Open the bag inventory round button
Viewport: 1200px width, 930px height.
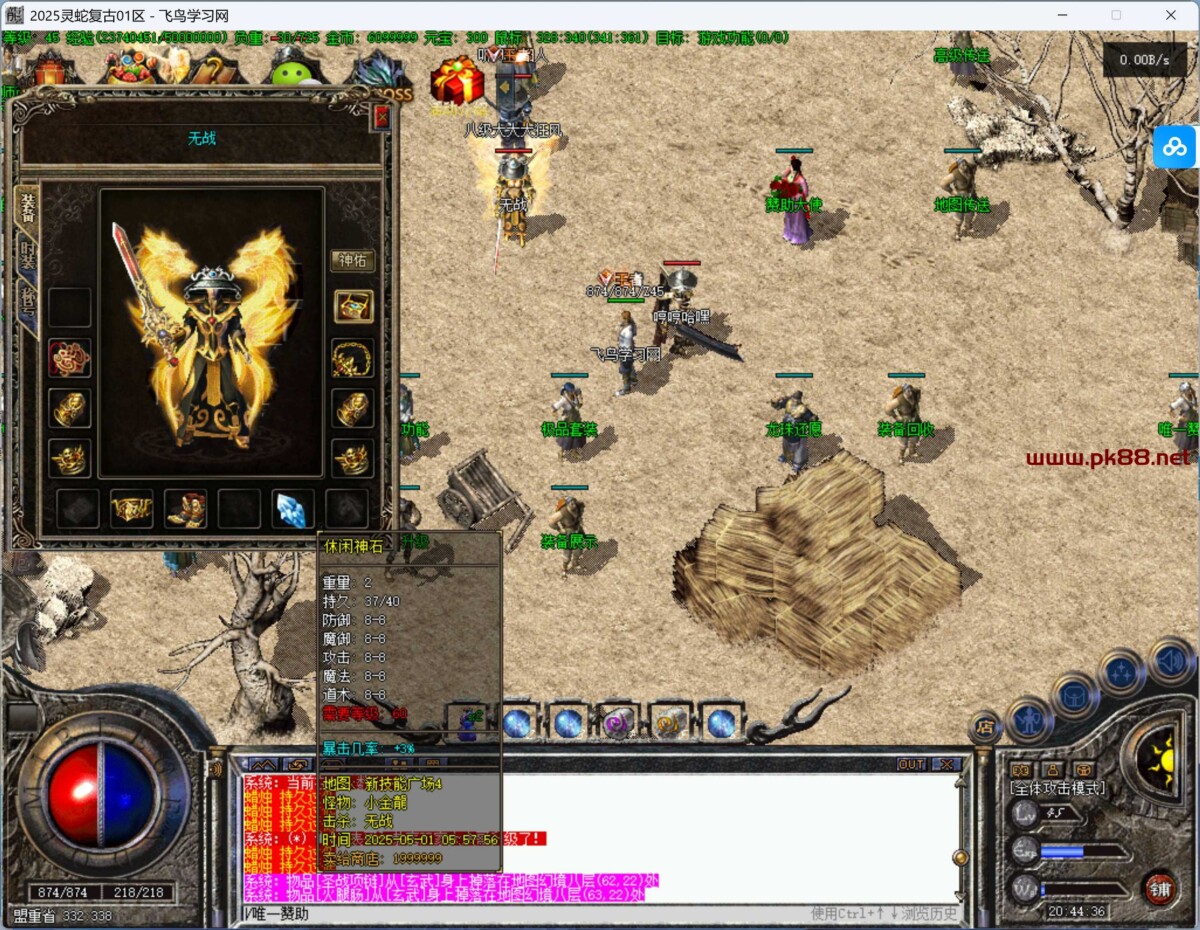(1075, 694)
